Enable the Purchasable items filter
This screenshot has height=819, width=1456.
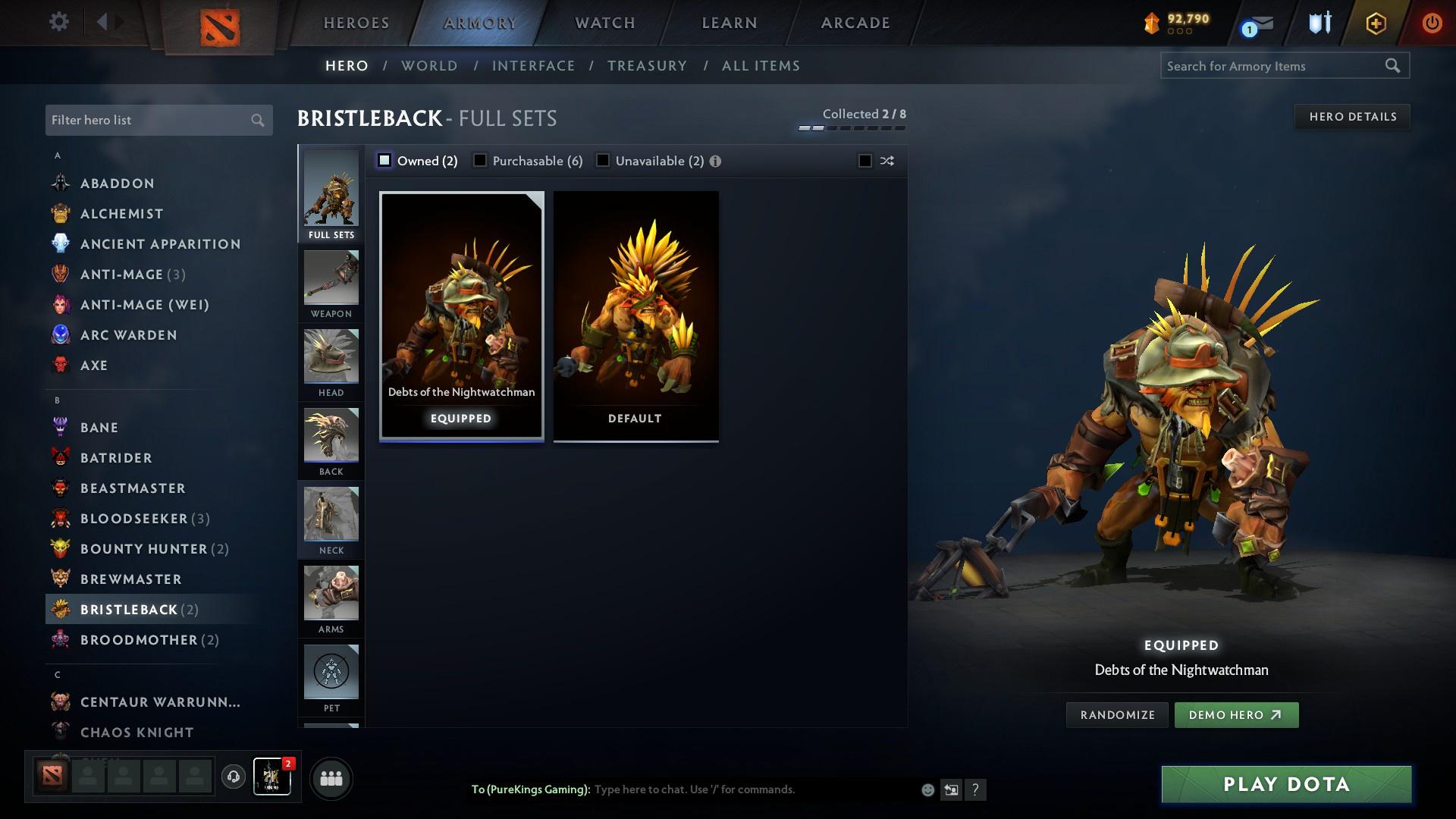point(480,161)
